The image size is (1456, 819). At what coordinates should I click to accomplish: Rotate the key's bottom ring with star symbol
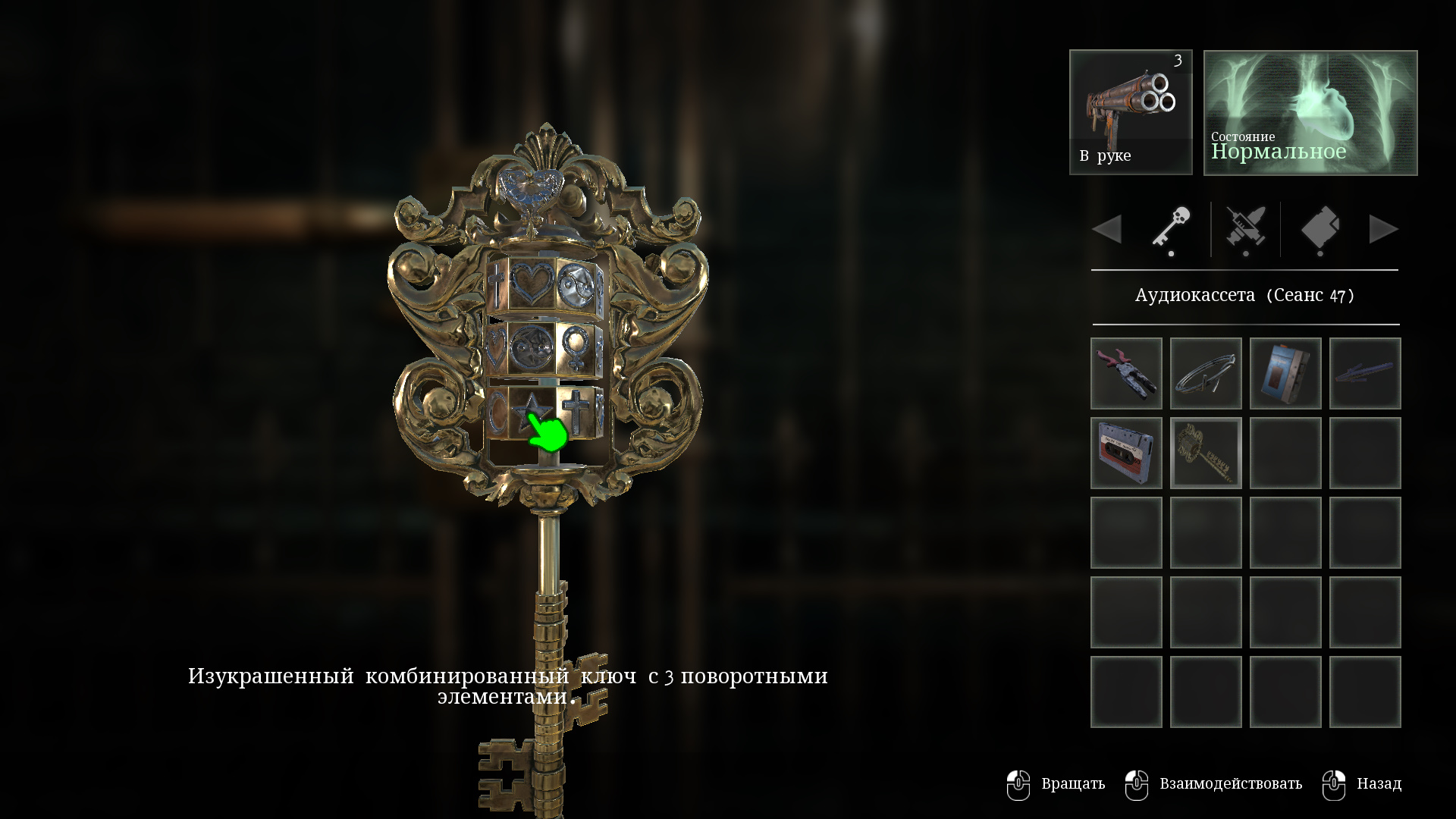531,413
